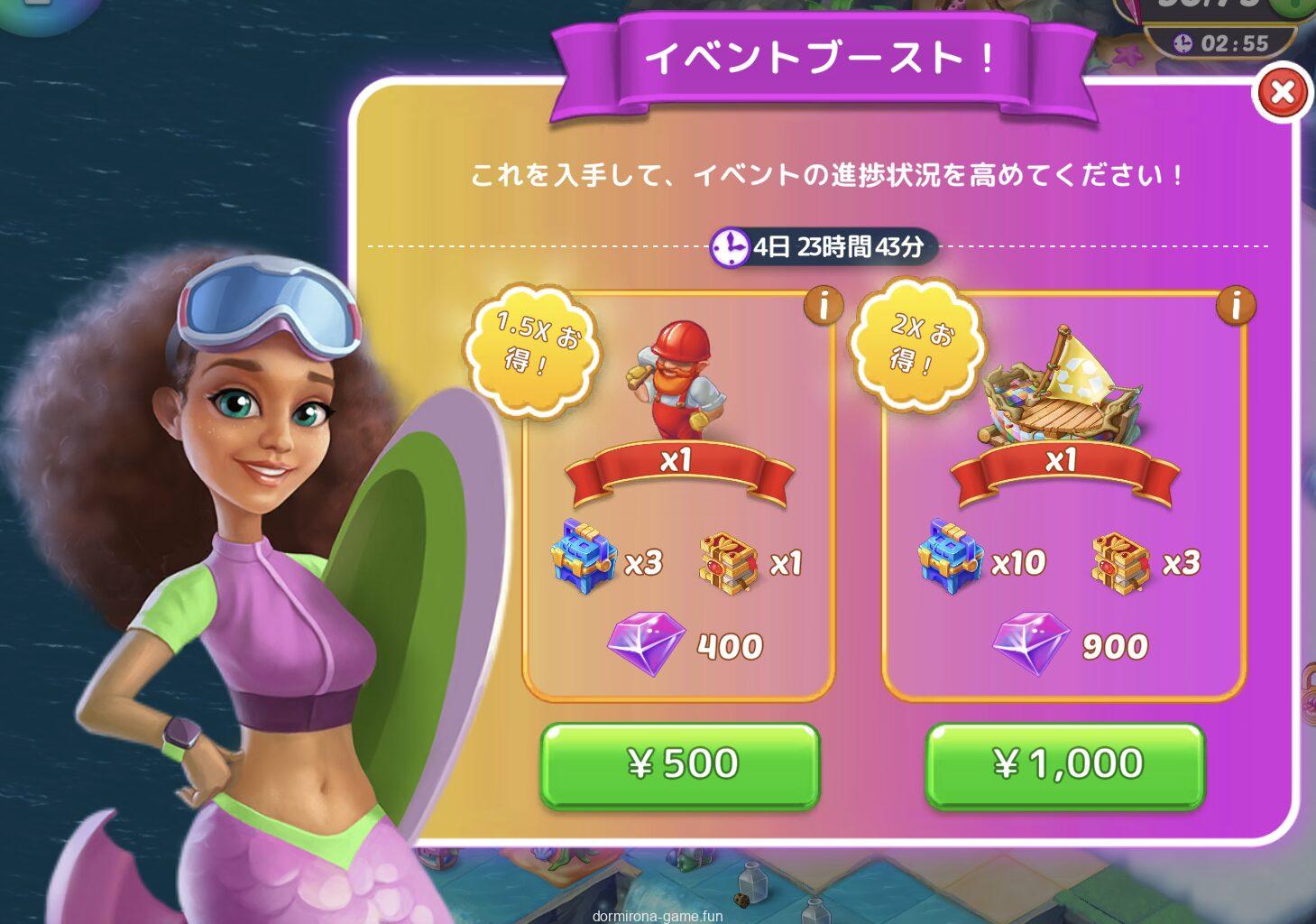Screen dimensions: 1316x924
Task: Show info for the 2X raft offer
Action: coord(1235,306)
